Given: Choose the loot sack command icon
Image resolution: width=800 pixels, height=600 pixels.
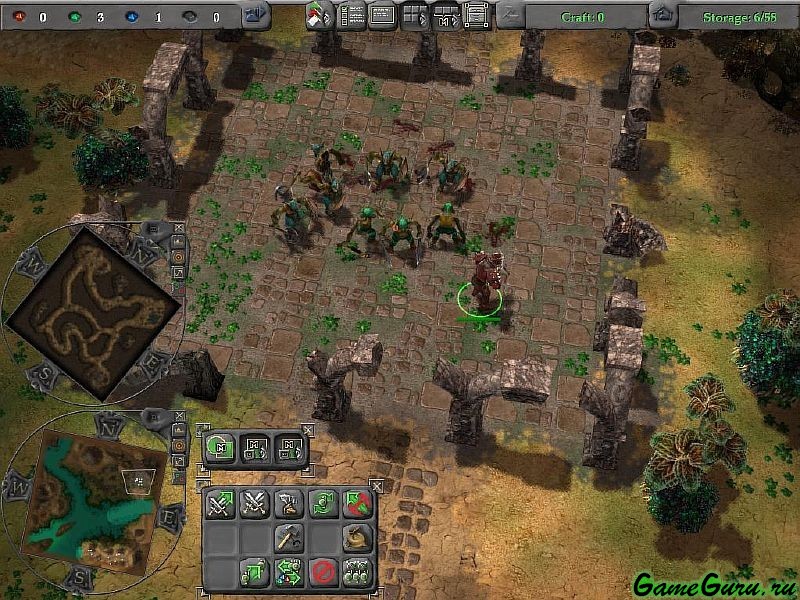Looking at the screenshot, I should pos(356,538).
